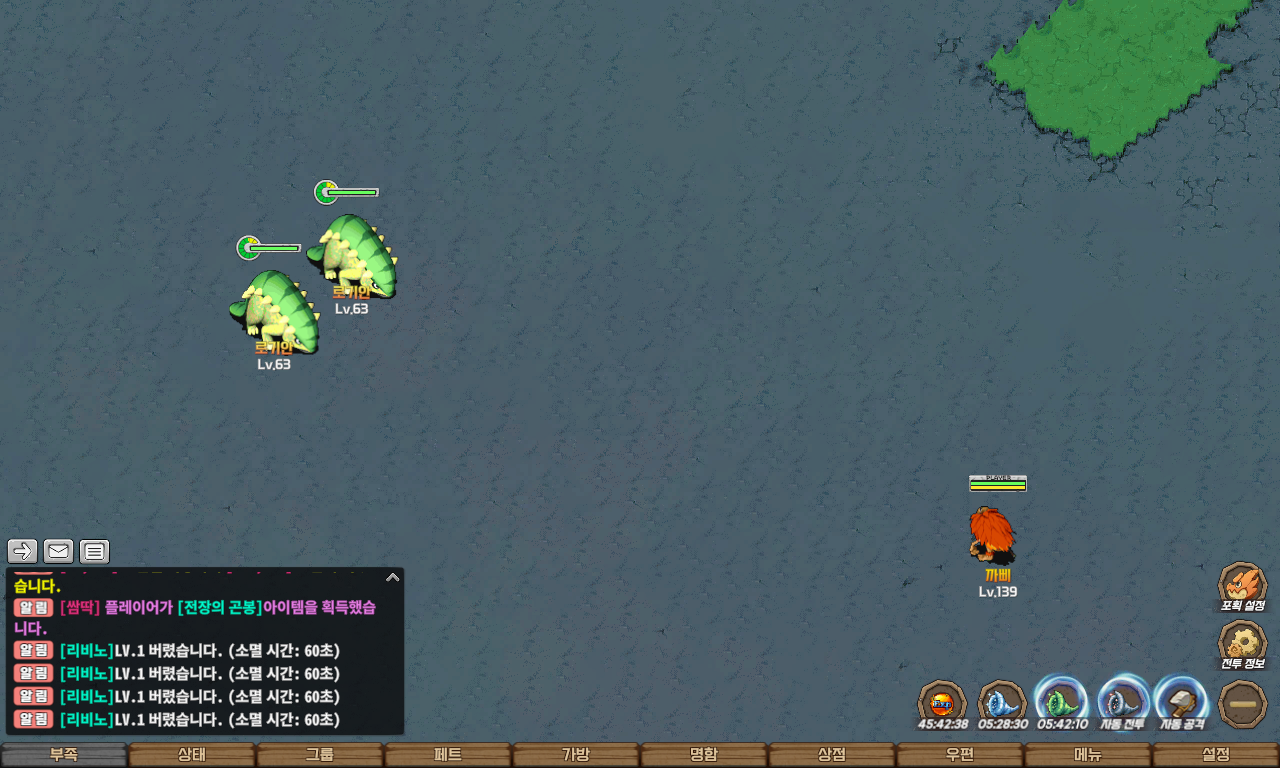Open the chat log list button

pyautogui.click(x=94, y=551)
